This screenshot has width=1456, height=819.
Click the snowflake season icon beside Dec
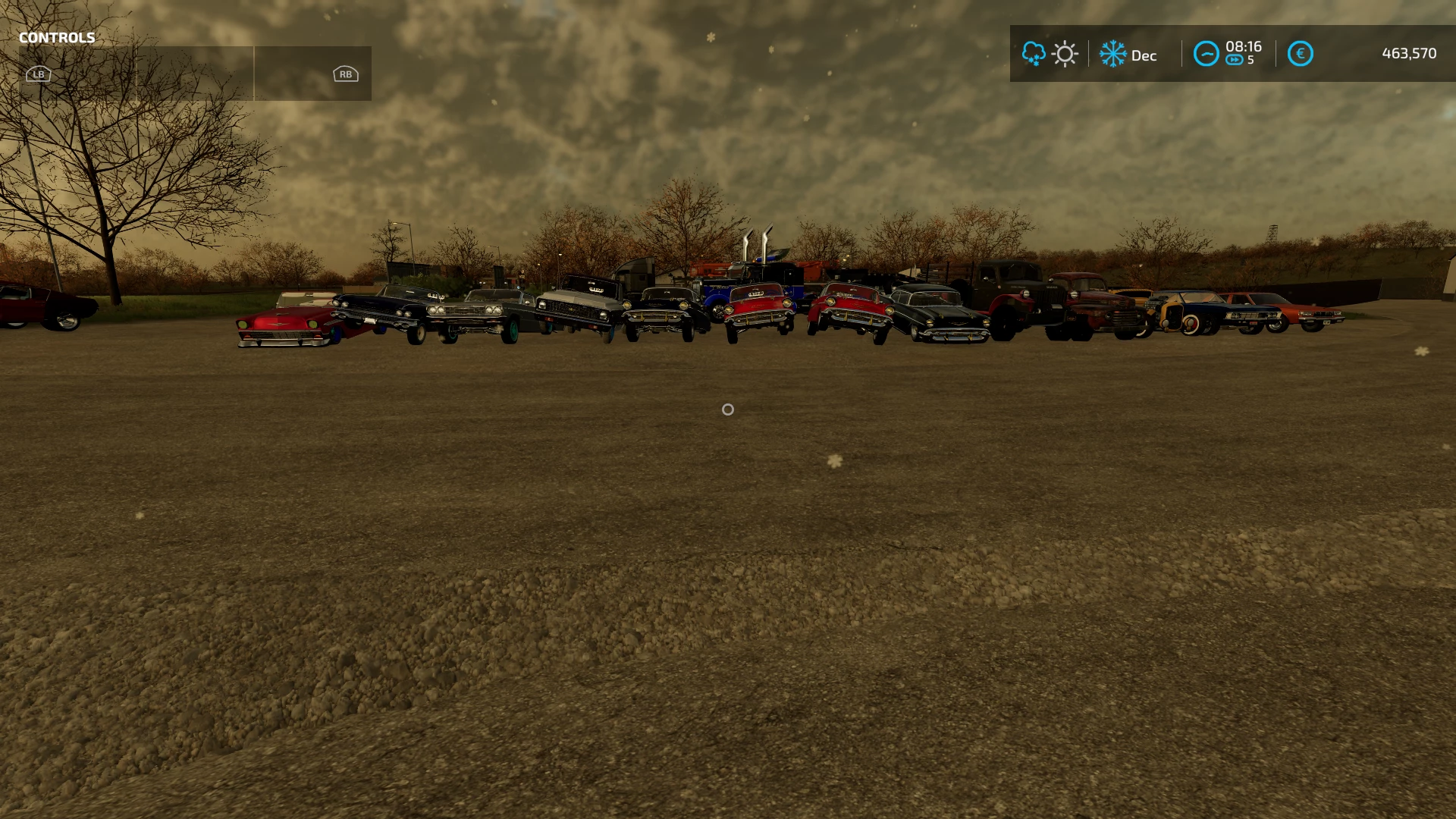point(1112,54)
